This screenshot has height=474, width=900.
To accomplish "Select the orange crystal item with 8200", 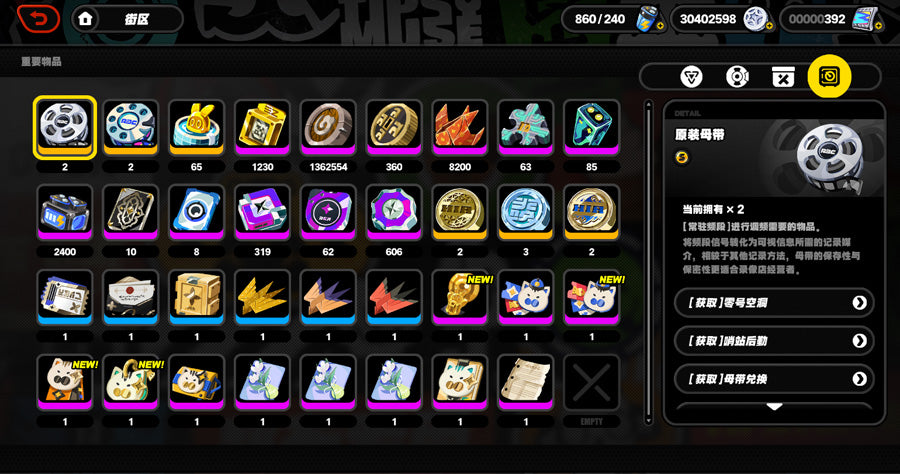I will pos(460,126).
